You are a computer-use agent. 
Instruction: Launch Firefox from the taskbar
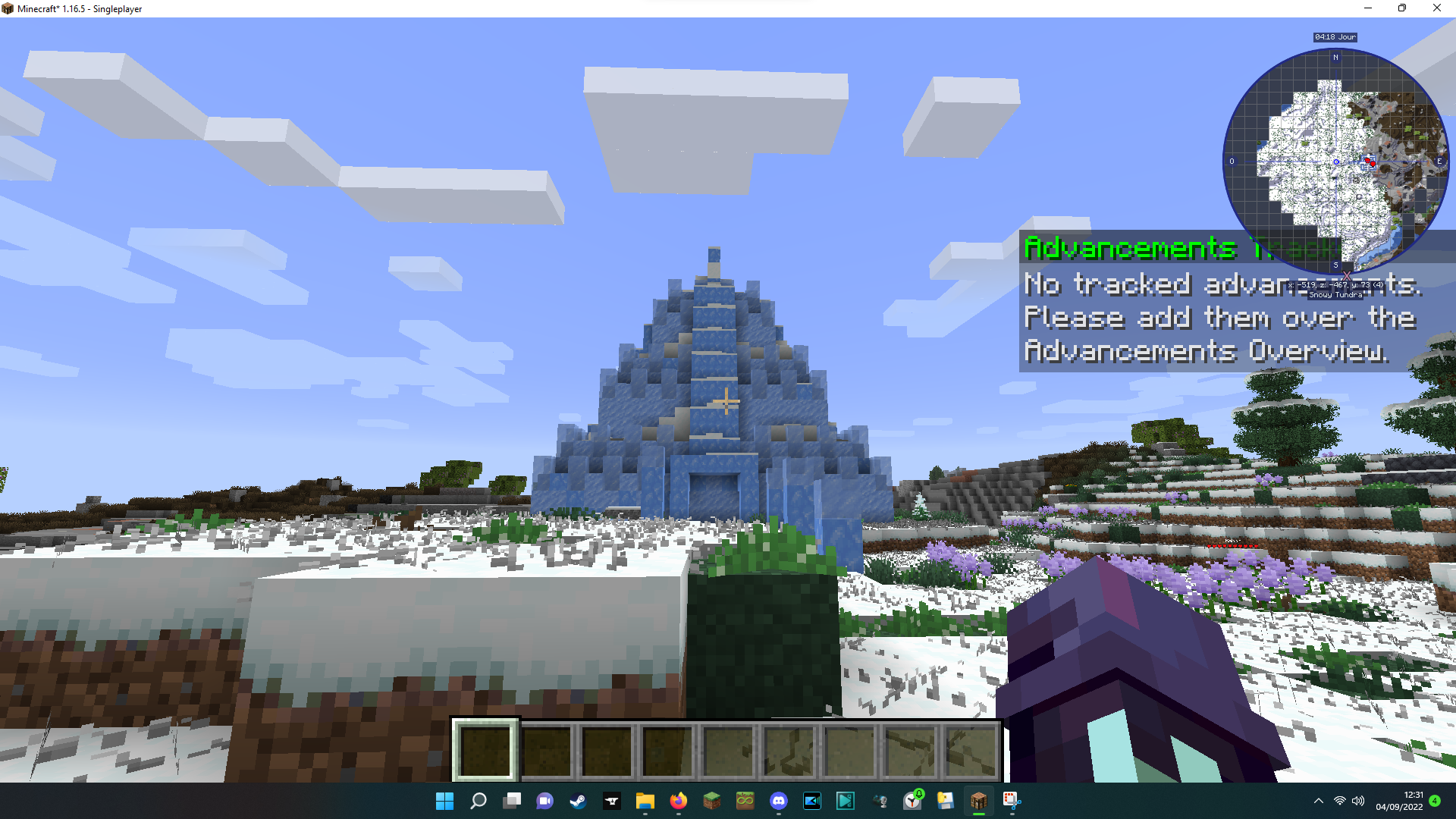tap(677, 802)
